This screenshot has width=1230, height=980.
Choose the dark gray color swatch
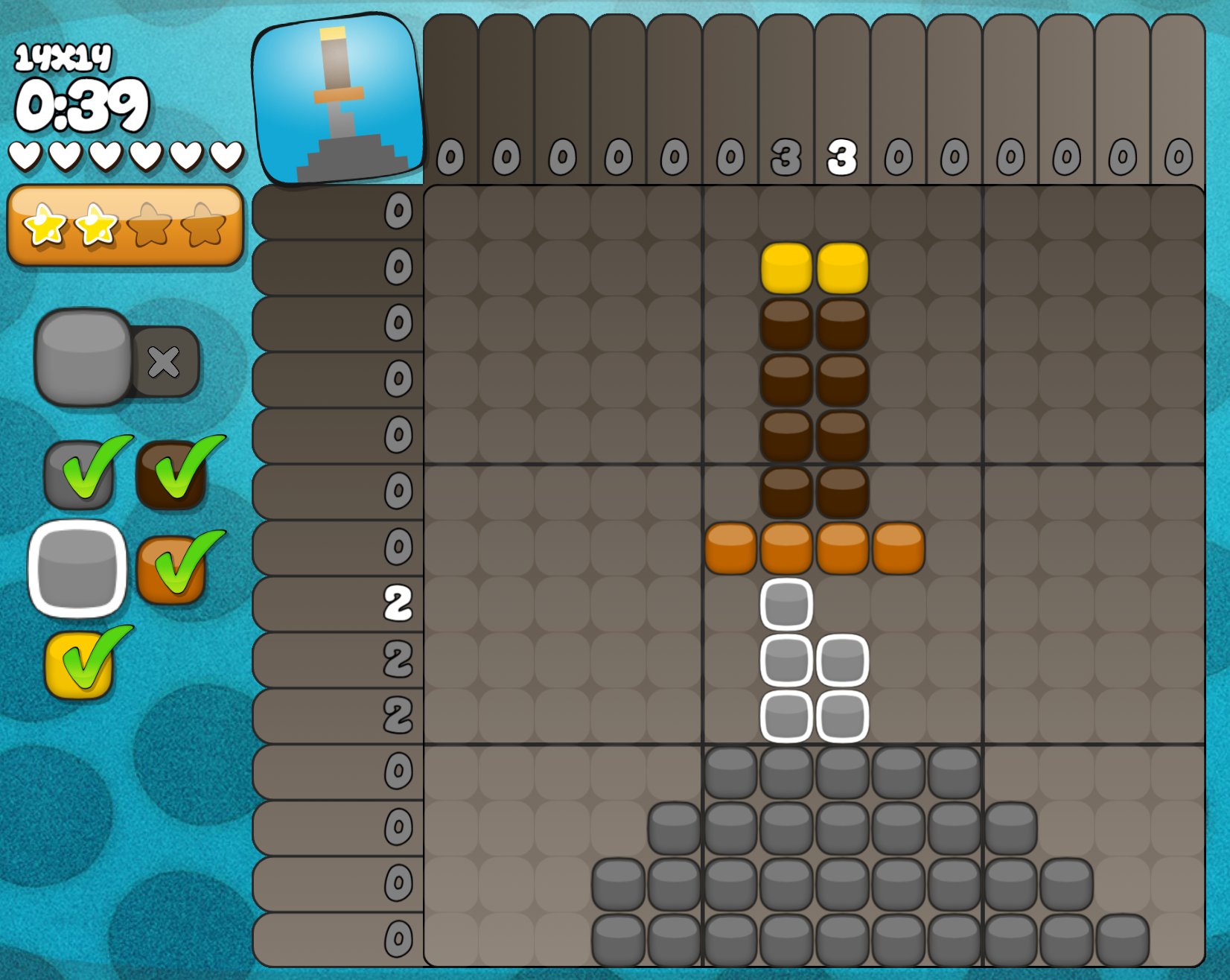coord(79,475)
